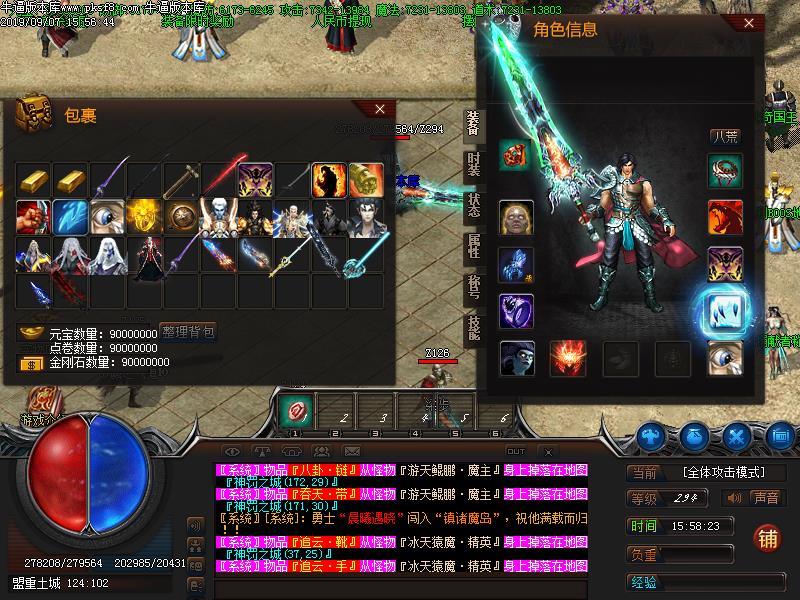Open the 技能 skills tab
The width and height of the screenshot is (800, 600).
coord(474,330)
